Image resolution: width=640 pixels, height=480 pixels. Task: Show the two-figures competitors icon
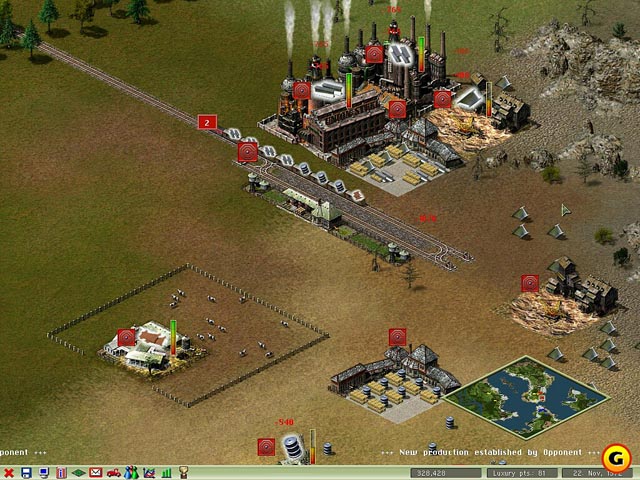[x=131, y=472]
